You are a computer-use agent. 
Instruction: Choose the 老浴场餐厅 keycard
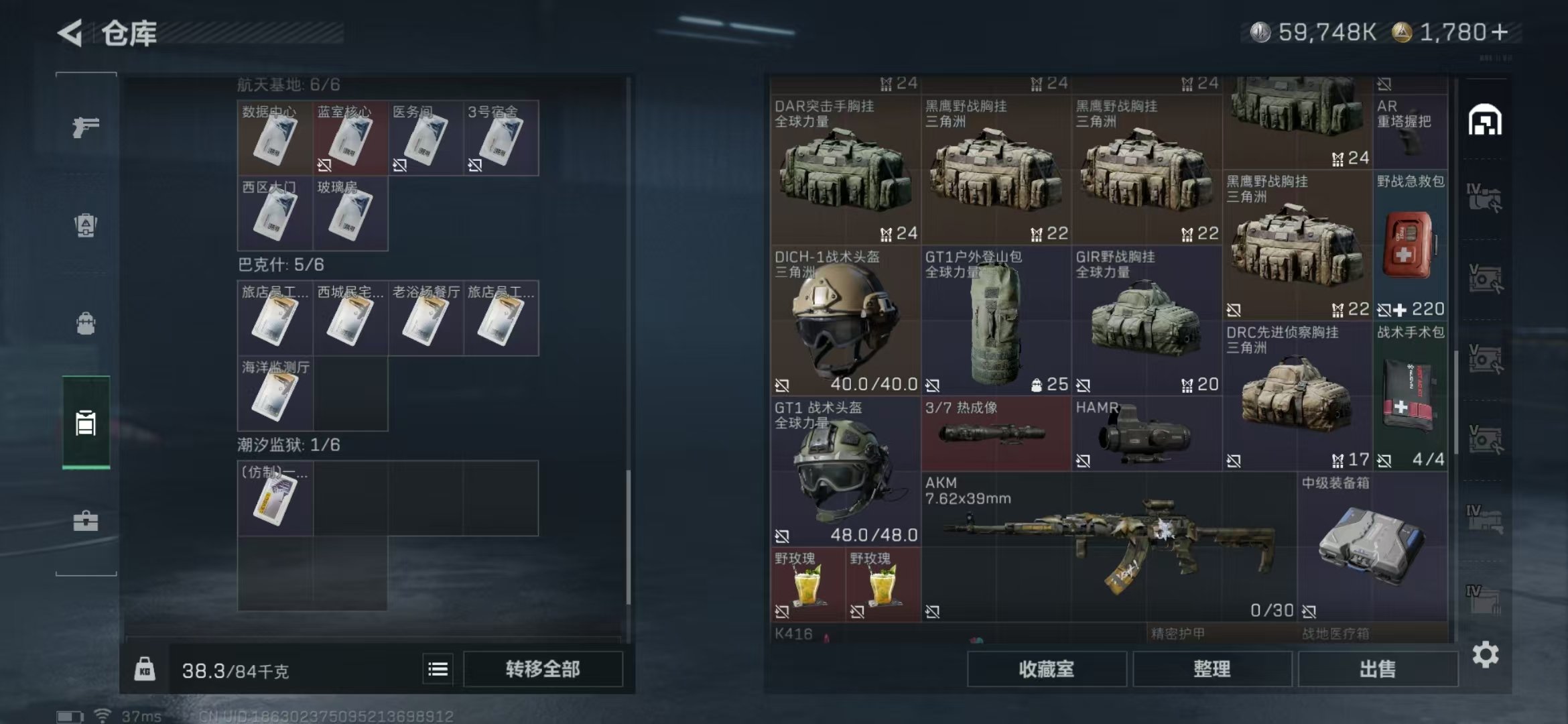(426, 318)
